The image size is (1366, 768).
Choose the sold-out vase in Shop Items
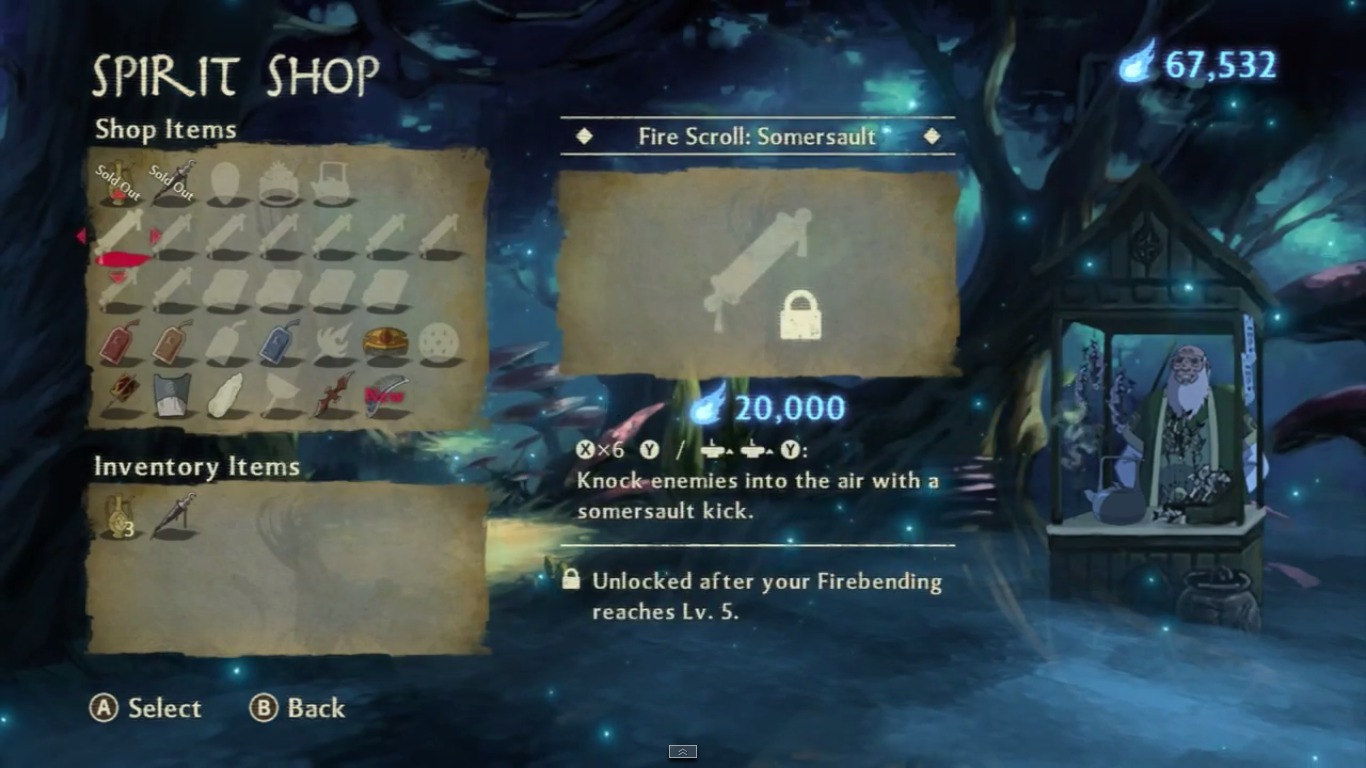click(119, 183)
